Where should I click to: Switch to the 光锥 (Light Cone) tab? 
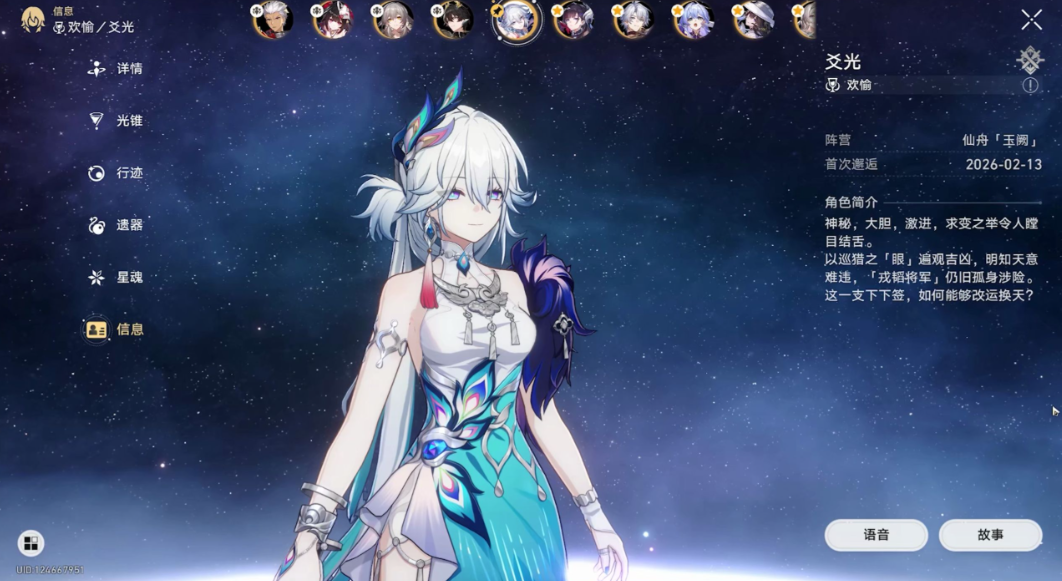pyautogui.click(x=116, y=121)
